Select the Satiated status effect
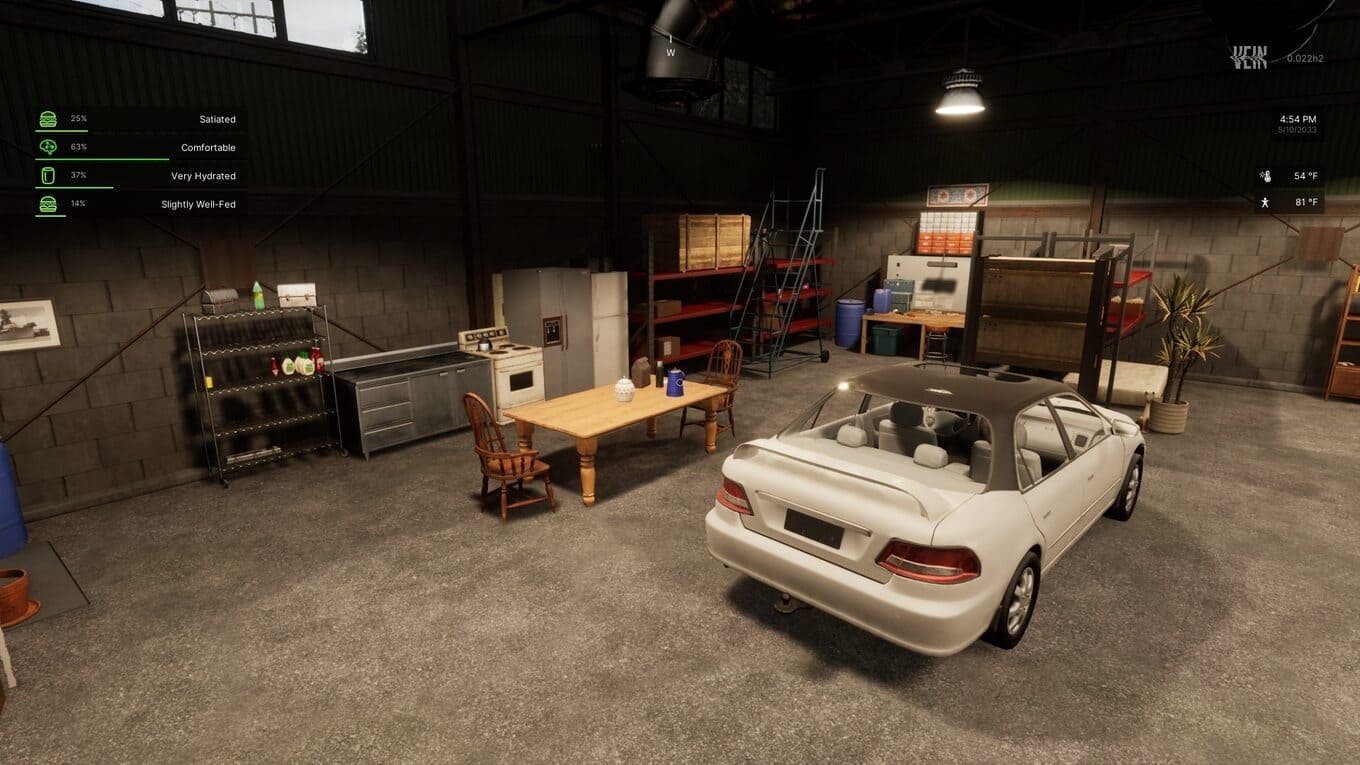Viewport: 1360px width, 765px height. (140, 119)
